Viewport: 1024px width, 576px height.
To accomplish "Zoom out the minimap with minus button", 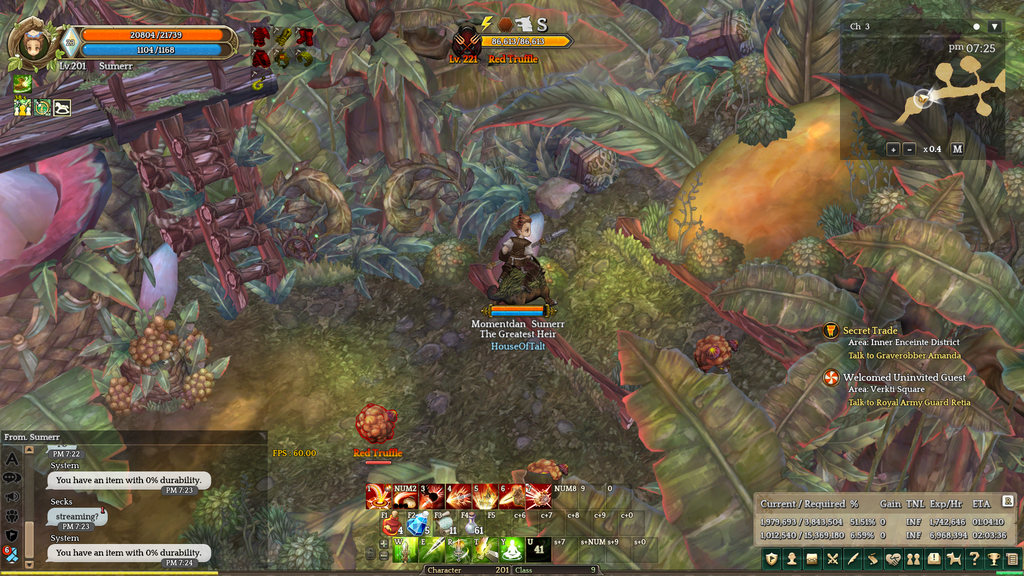I will (x=909, y=149).
